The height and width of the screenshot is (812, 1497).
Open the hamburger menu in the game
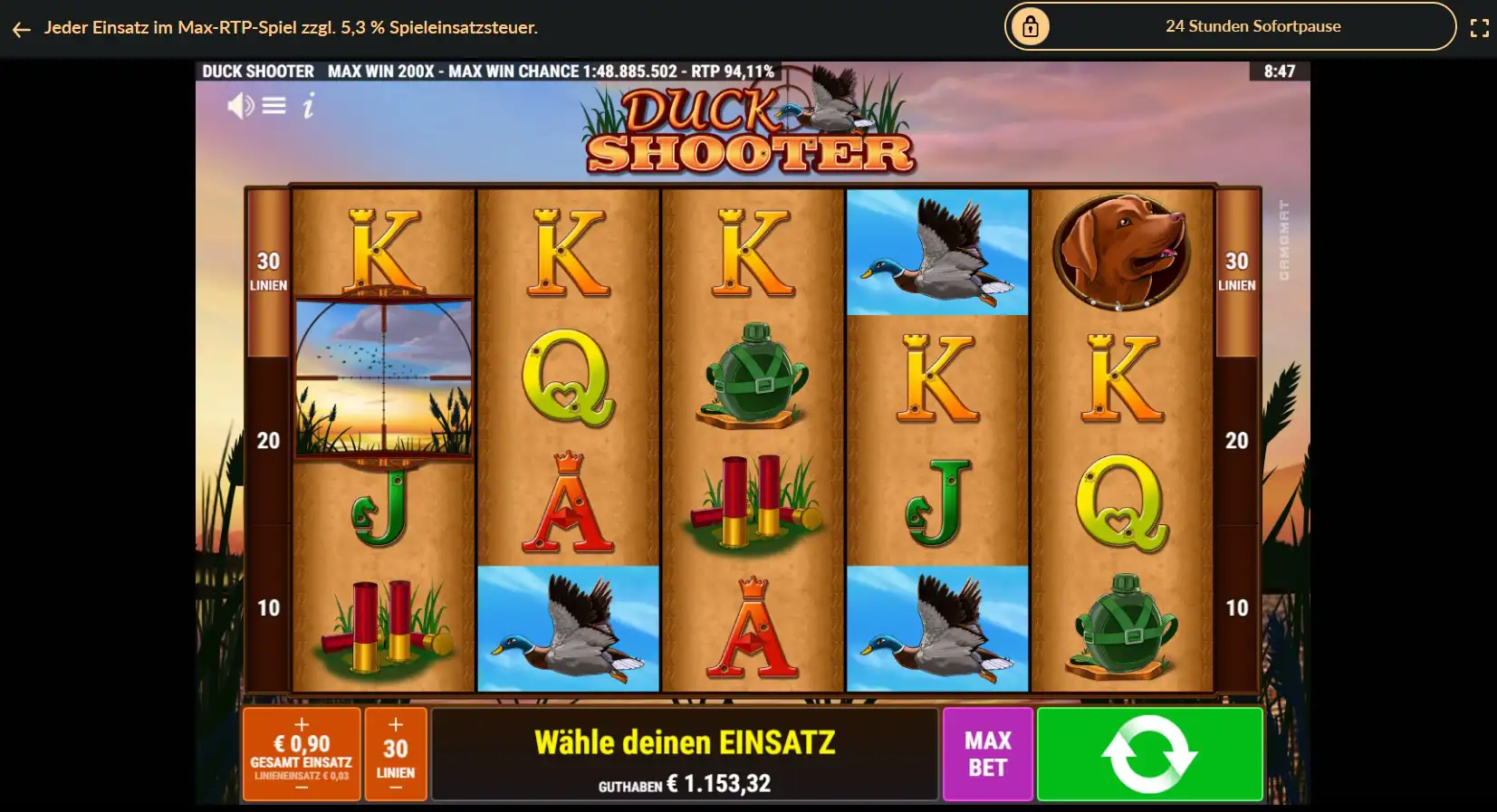(x=272, y=106)
